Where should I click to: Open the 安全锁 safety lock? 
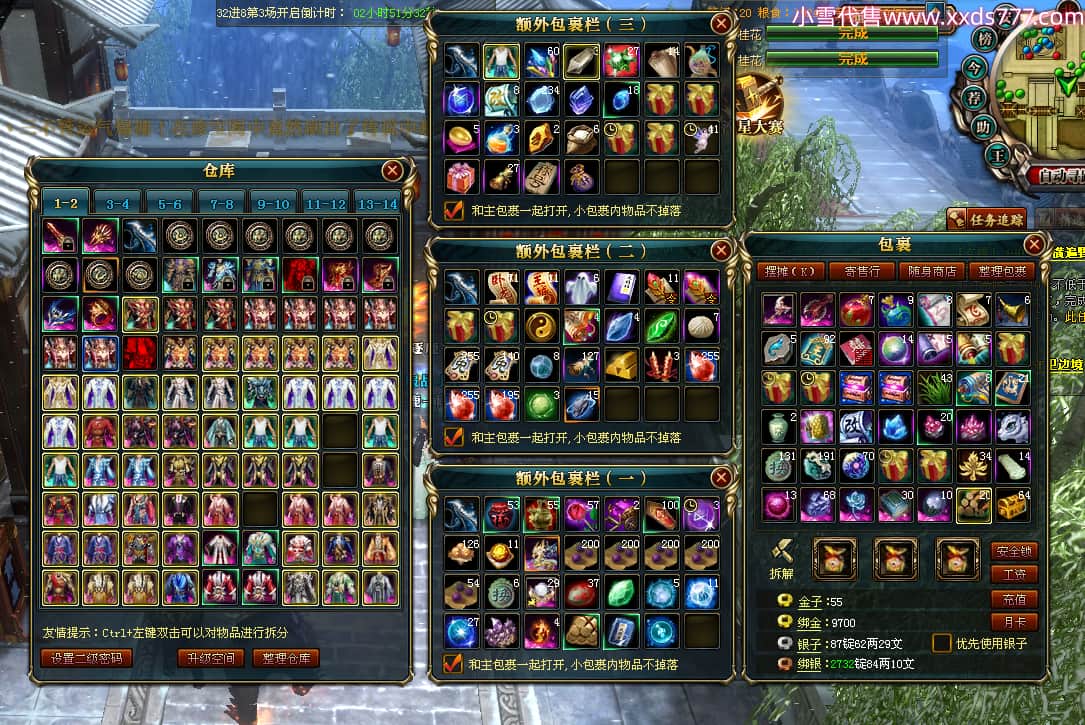click(1013, 551)
